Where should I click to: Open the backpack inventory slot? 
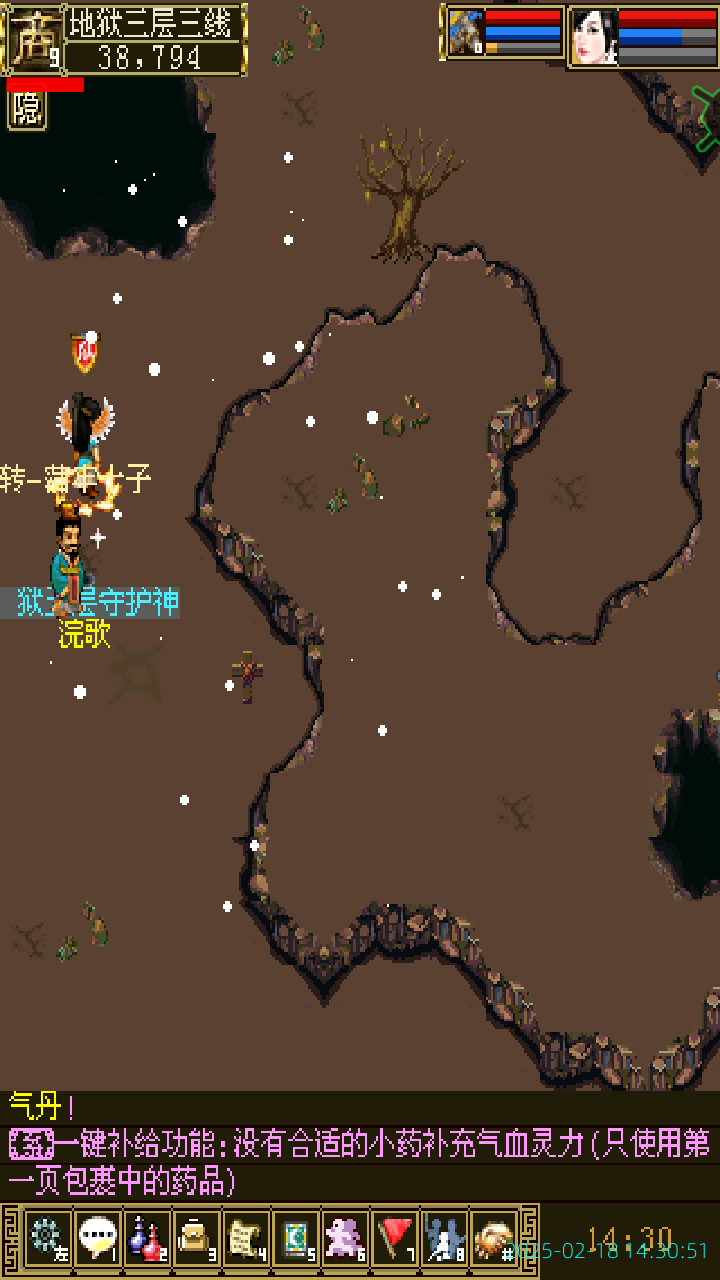point(196,1238)
